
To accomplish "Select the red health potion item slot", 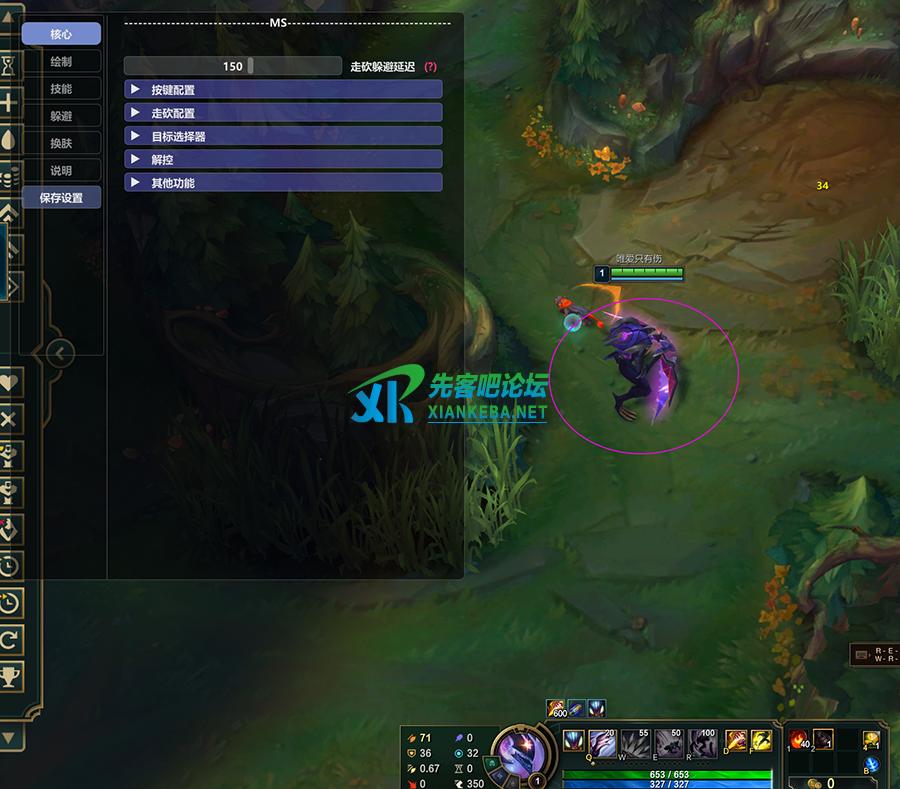I will 799,740.
